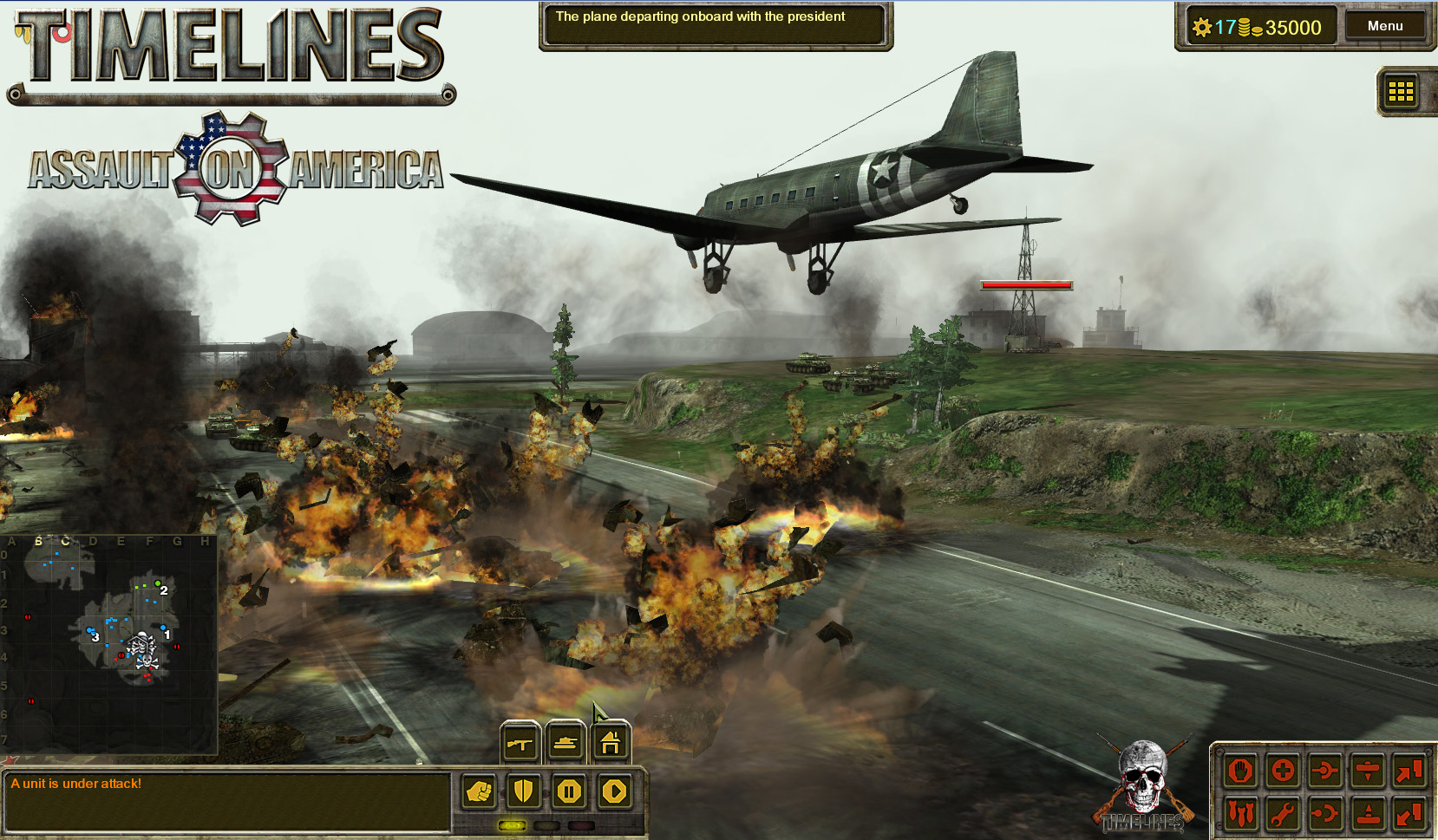Screen dimensions: 1438x840
Task: Resume gameplay with the play octagon button
Action: [x=615, y=791]
